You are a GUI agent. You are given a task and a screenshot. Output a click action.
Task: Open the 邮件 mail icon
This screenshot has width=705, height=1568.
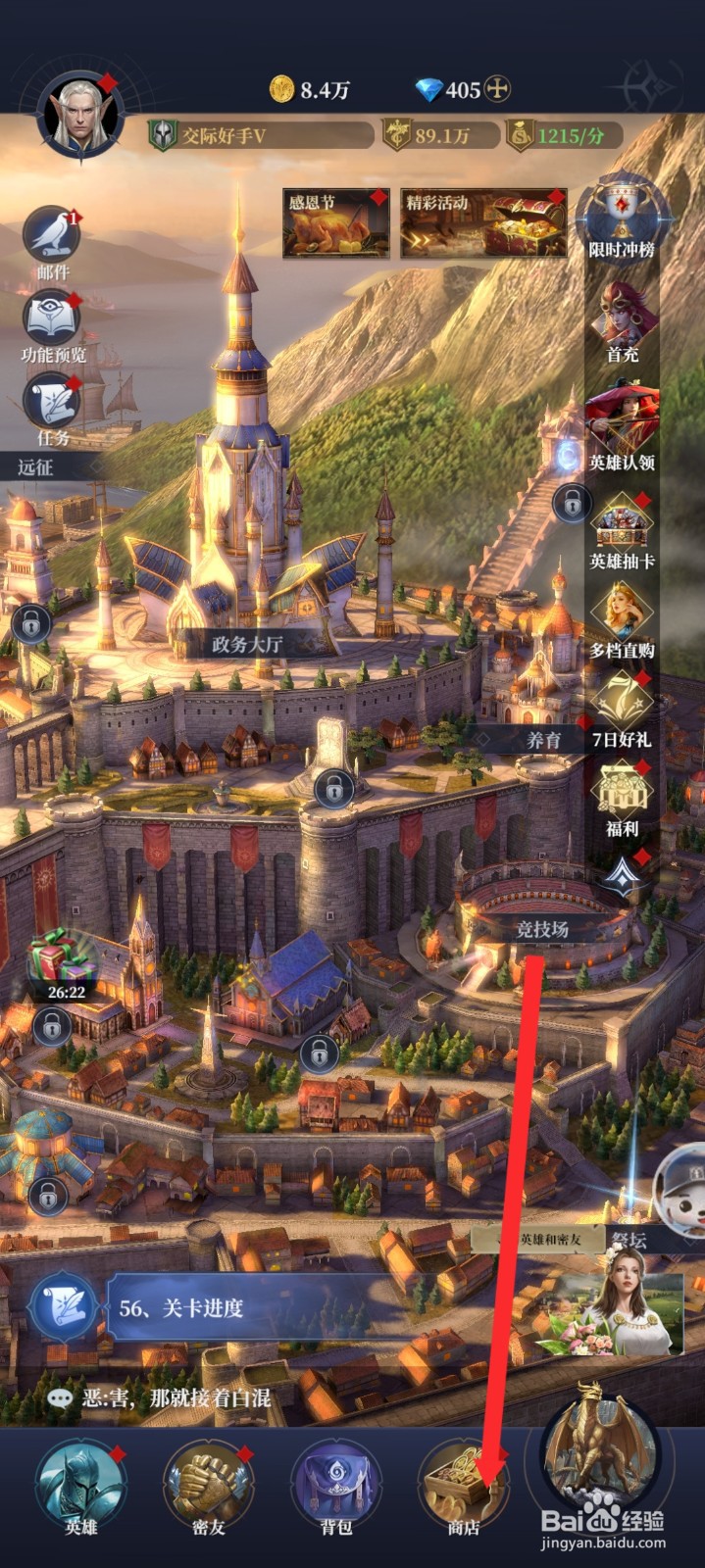coord(52,235)
